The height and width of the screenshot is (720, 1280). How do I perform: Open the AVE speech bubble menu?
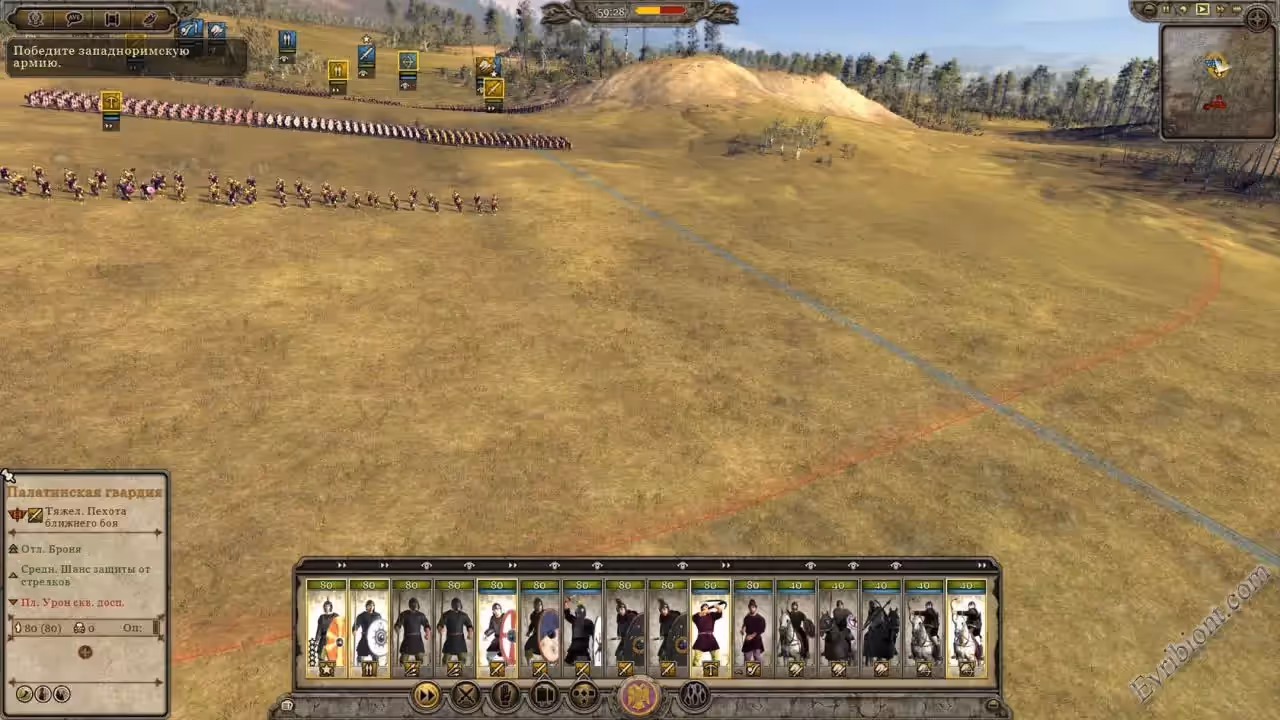click(x=74, y=18)
